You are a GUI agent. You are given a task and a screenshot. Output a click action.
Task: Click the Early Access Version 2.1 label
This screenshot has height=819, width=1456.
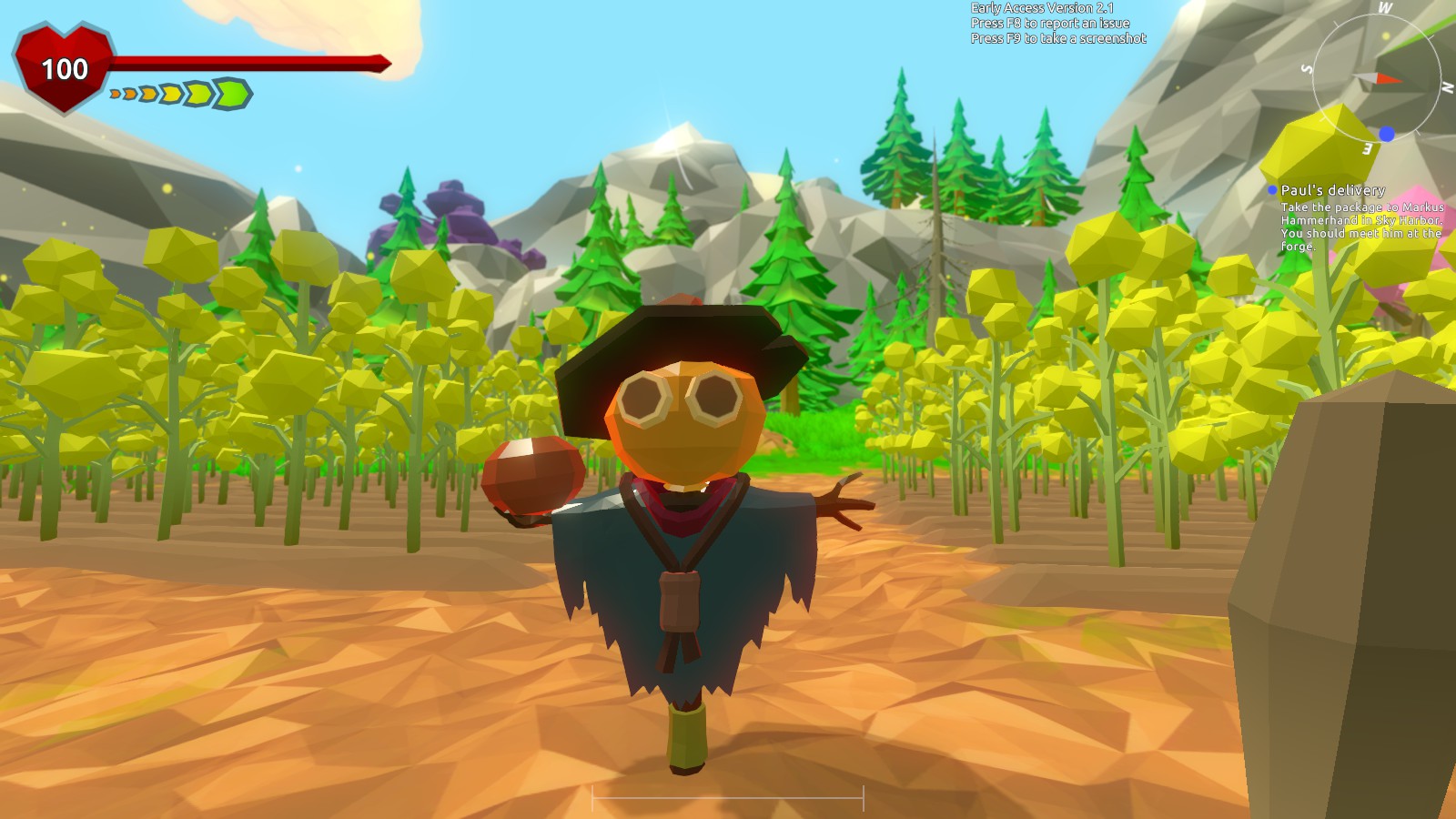[1044, 7]
